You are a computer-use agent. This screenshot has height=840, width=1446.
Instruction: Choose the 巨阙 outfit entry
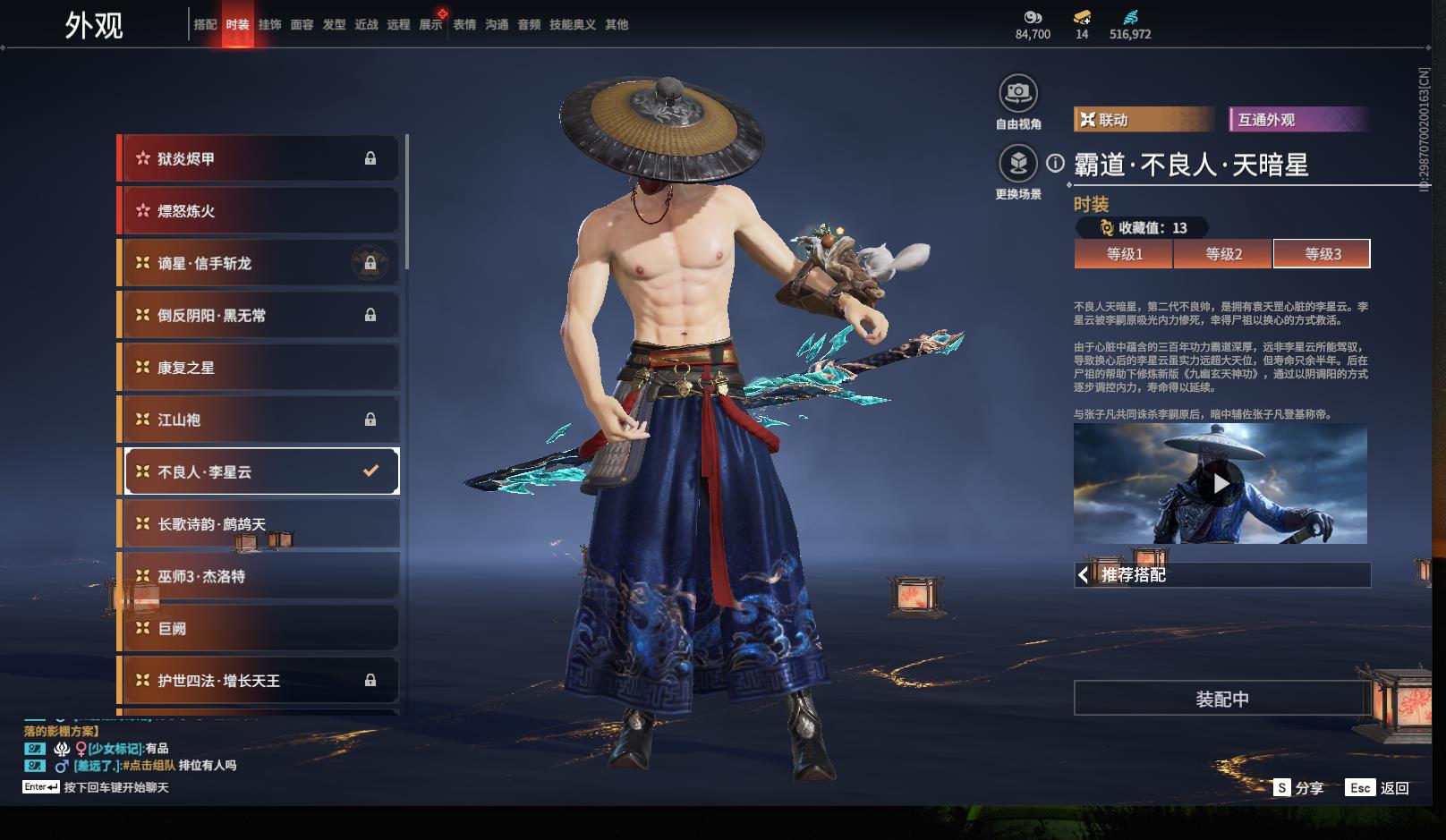259,629
